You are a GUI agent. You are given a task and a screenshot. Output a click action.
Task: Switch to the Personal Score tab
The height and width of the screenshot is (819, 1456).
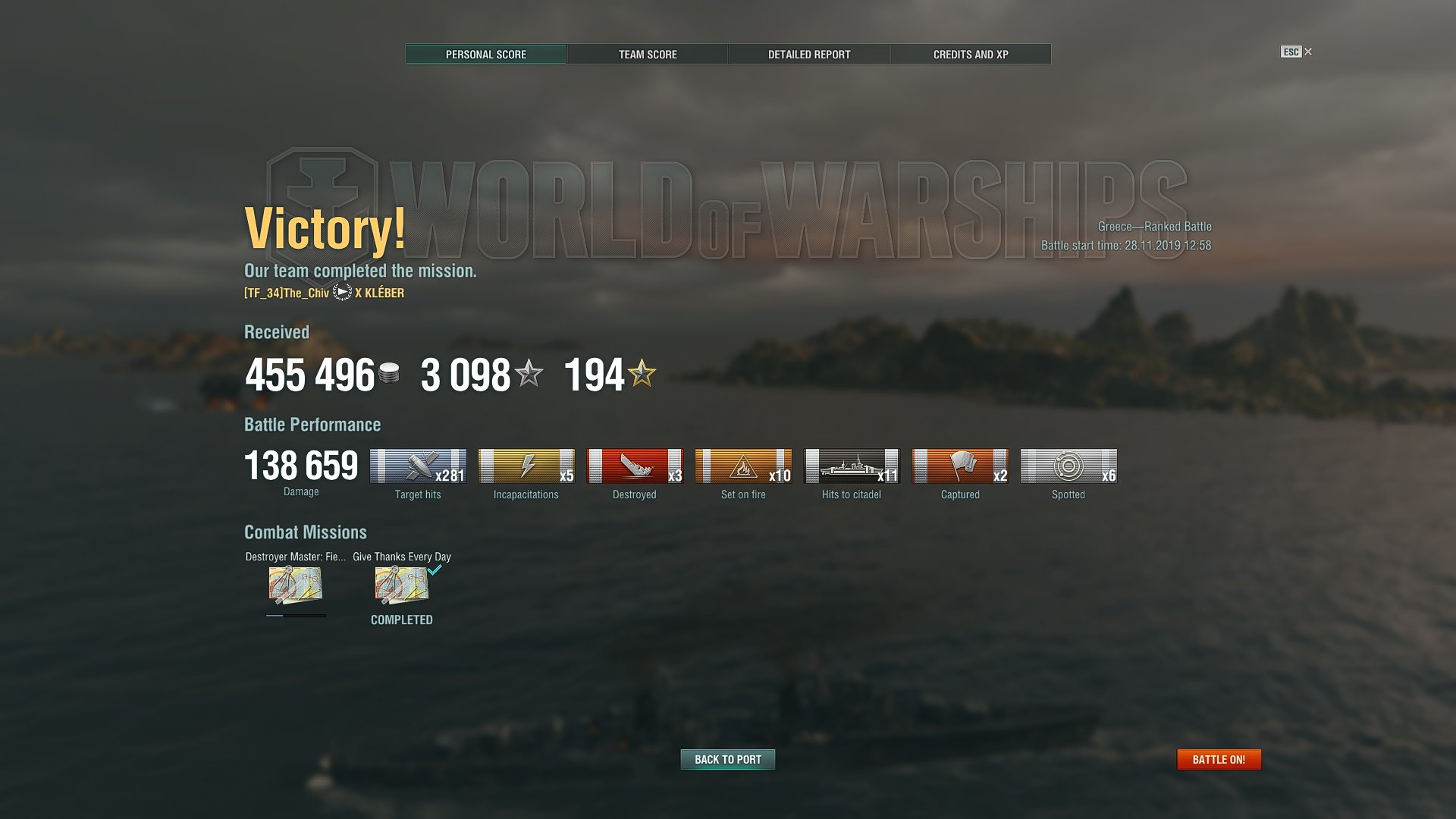(x=486, y=55)
